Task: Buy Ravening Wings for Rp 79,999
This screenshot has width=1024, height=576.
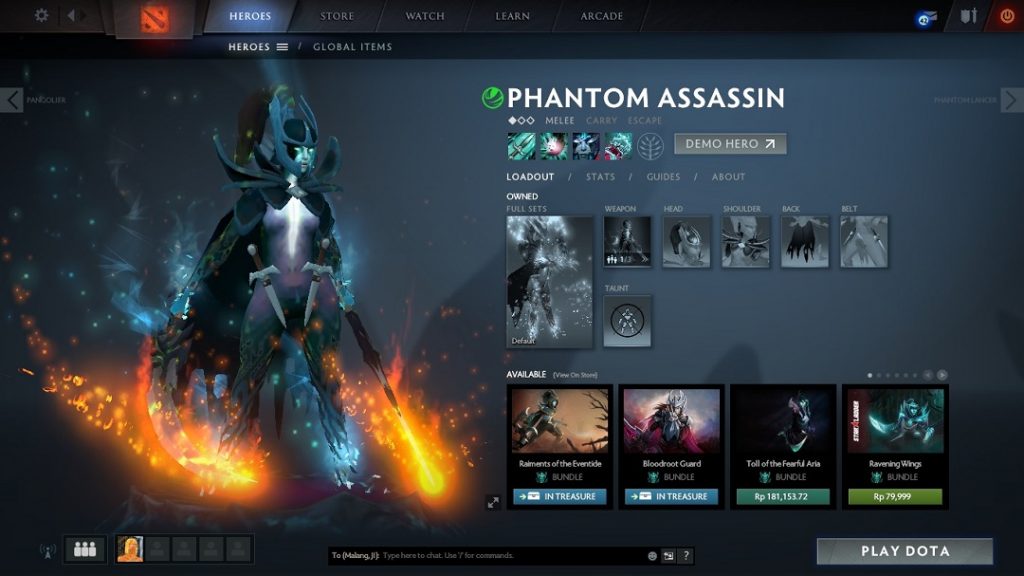Action: [895, 496]
